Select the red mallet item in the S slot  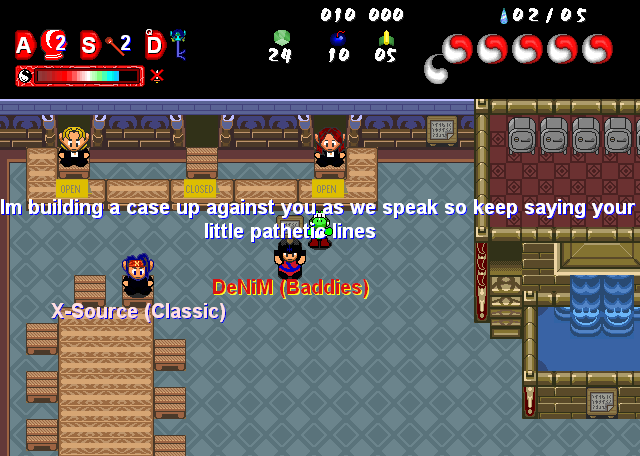(x=113, y=44)
